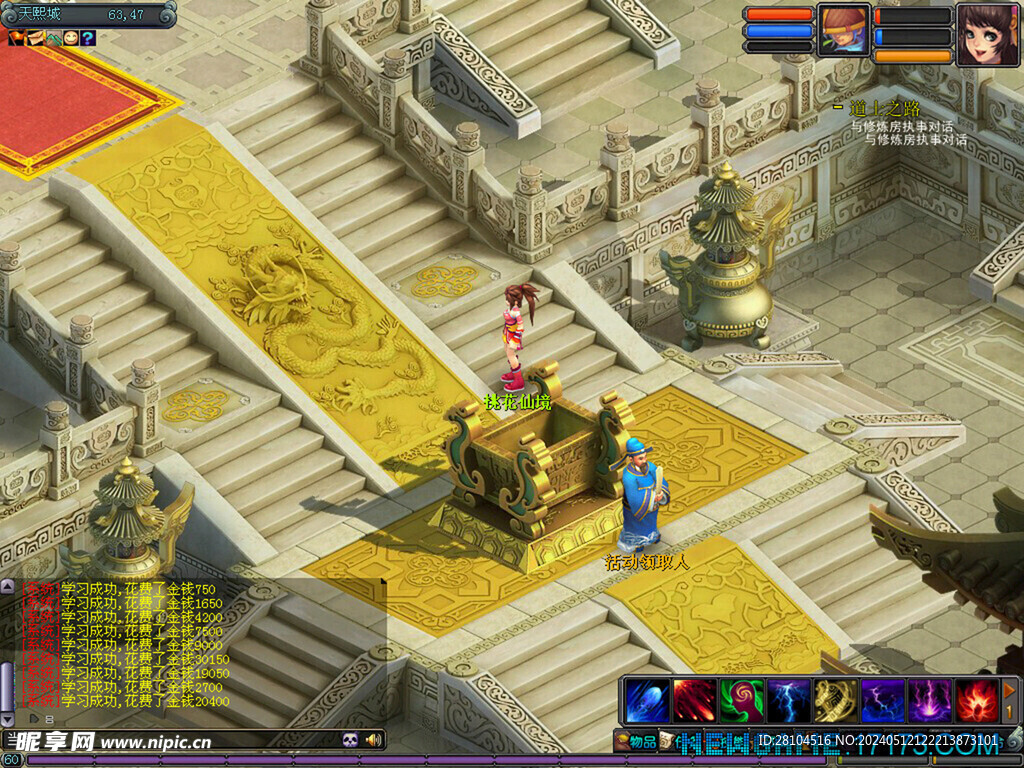Cast the purple storm cloud lightning skill
Image resolution: width=1024 pixels, height=768 pixels.
pos(882,700)
